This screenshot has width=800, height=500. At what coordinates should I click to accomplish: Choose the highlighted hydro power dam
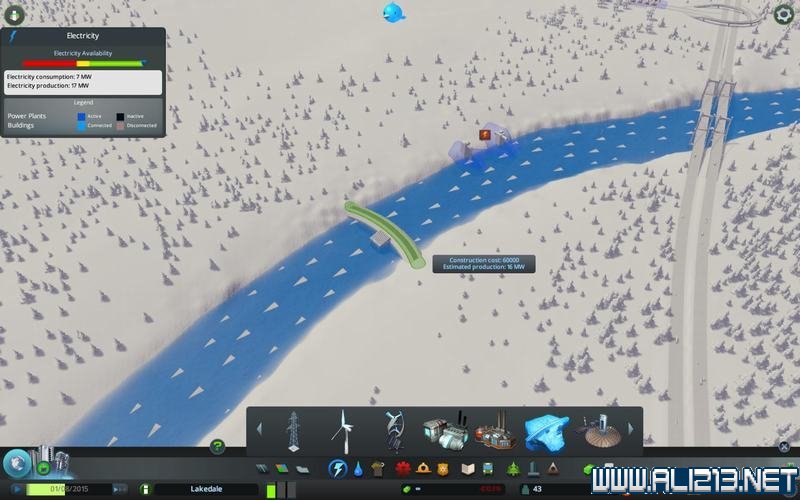click(546, 432)
